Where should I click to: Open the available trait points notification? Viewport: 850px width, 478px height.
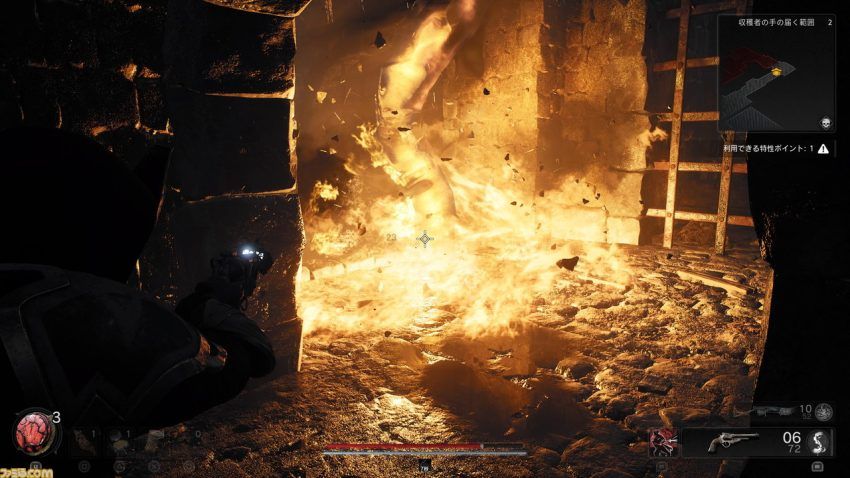click(x=776, y=149)
